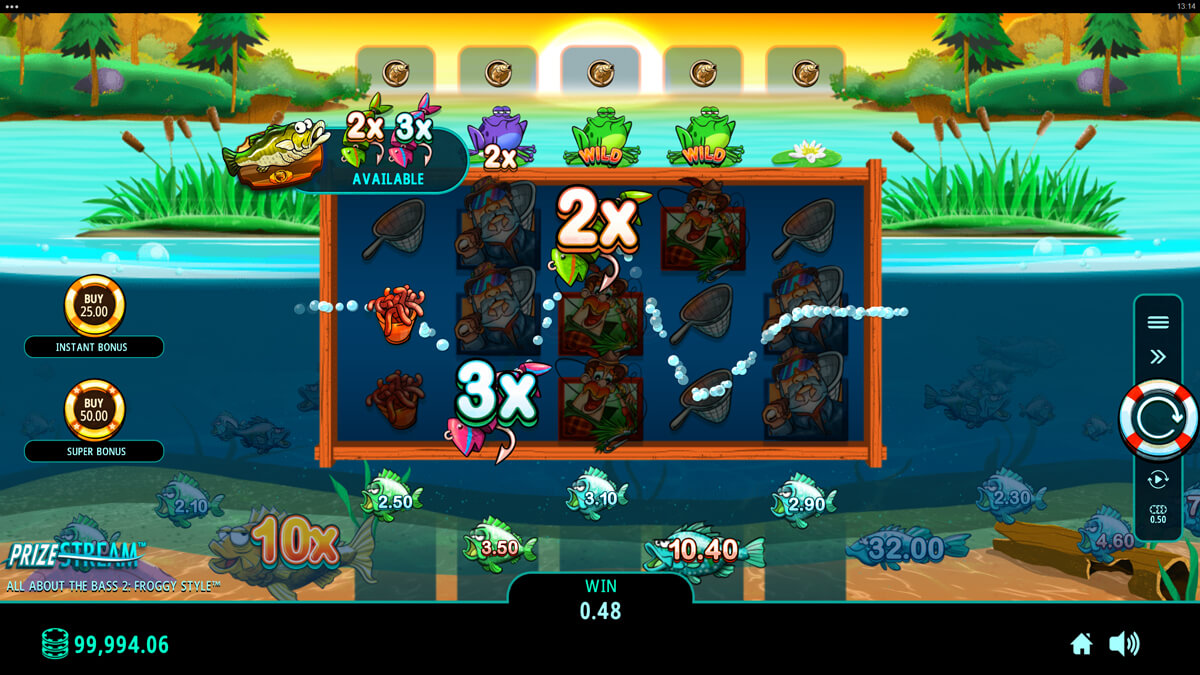Toggle quick spin with the double-arrow icon
Image resolution: width=1200 pixels, height=675 pixels.
(x=1158, y=357)
